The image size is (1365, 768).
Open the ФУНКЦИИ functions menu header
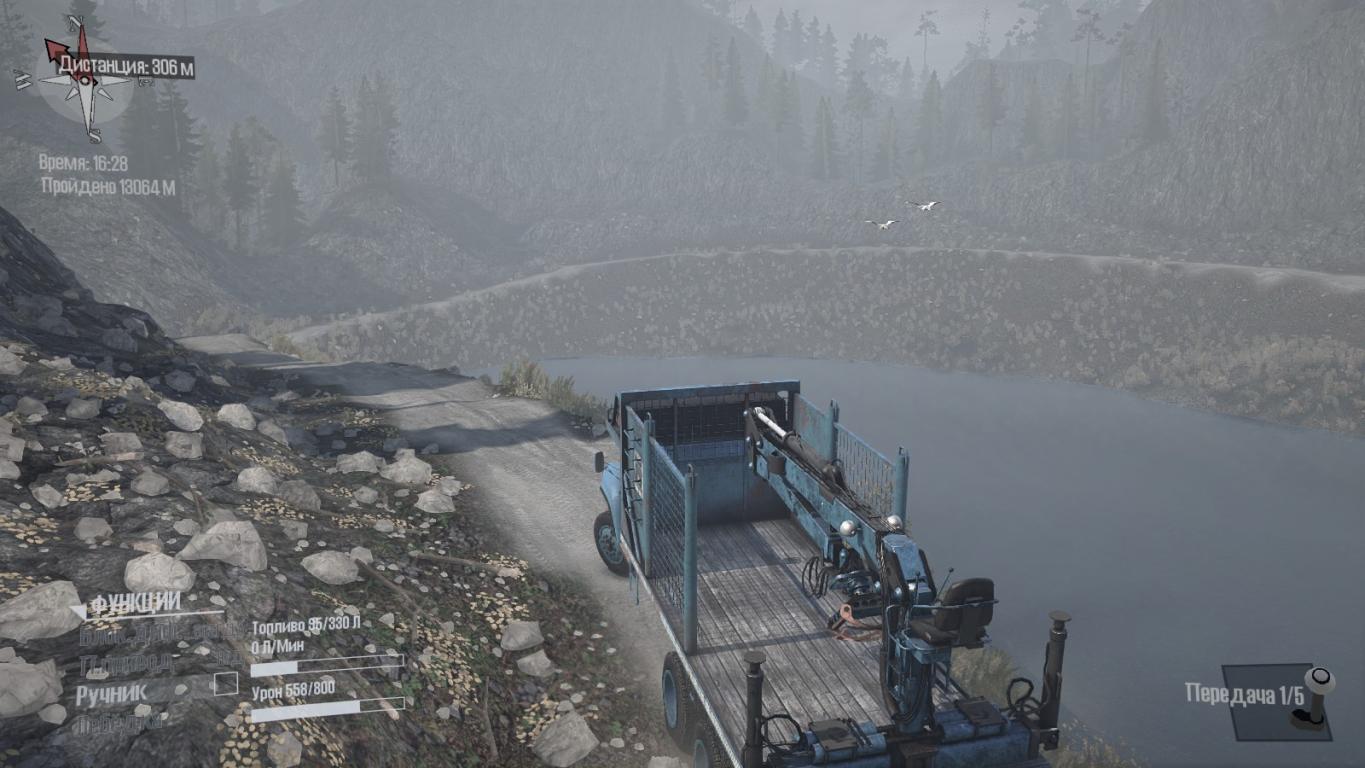tap(136, 603)
